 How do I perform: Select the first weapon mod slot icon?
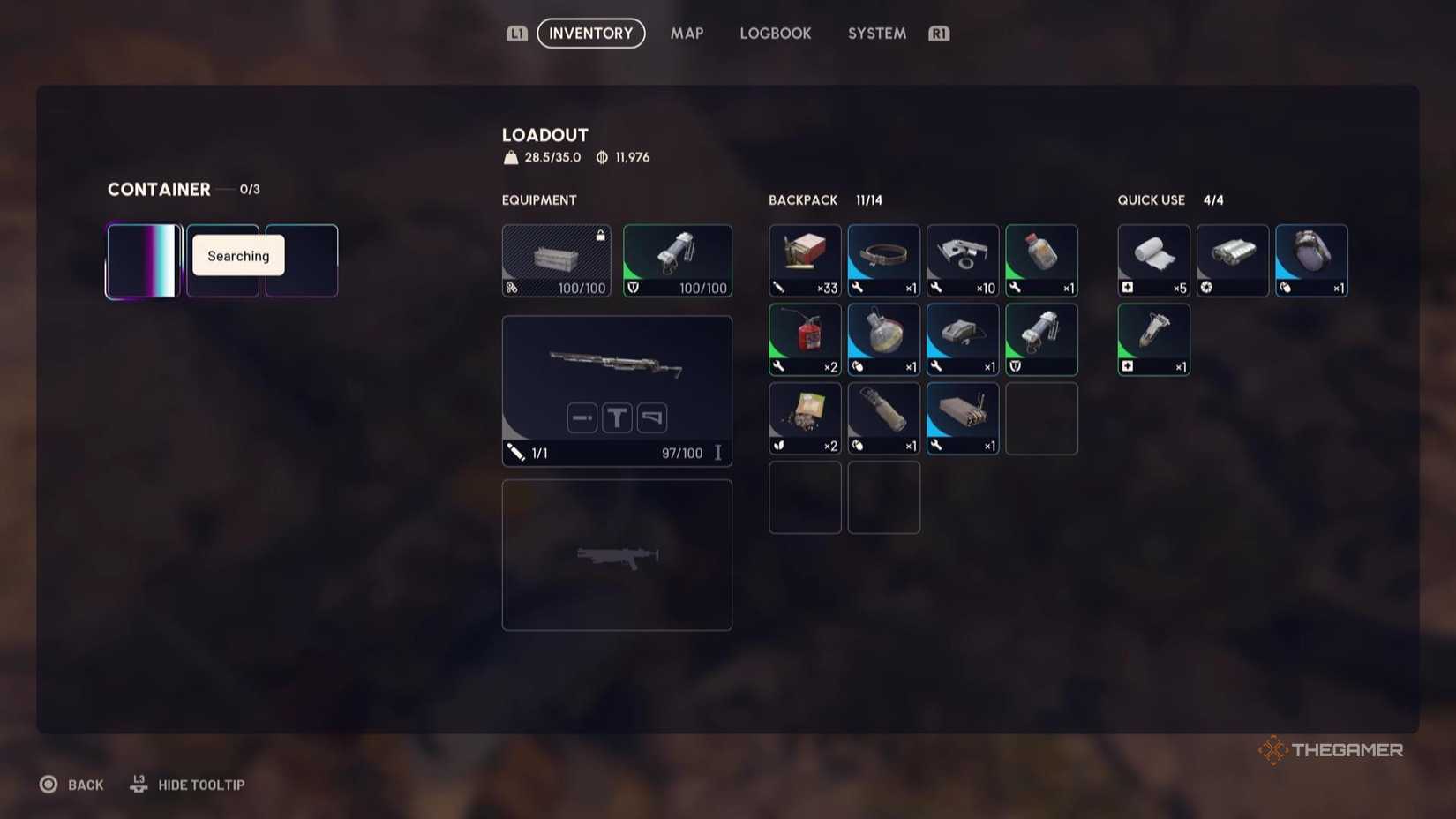[x=582, y=417]
